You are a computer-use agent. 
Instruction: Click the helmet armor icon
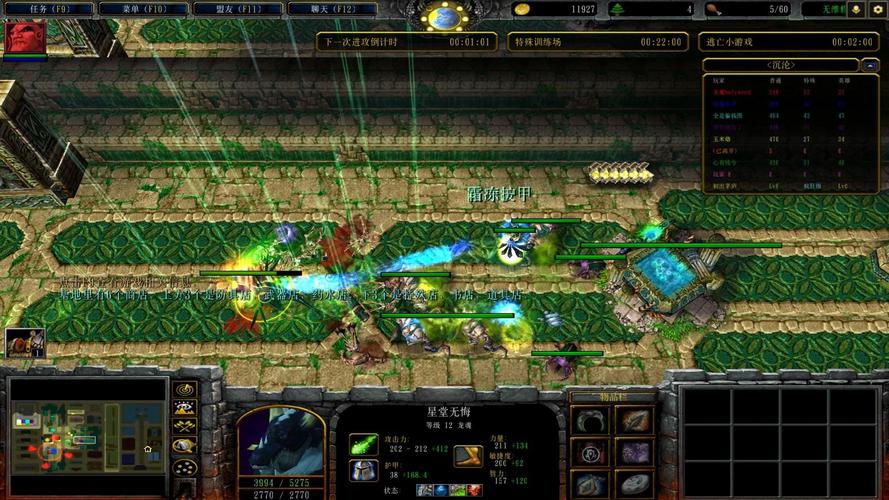pyautogui.click(x=363, y=470)
